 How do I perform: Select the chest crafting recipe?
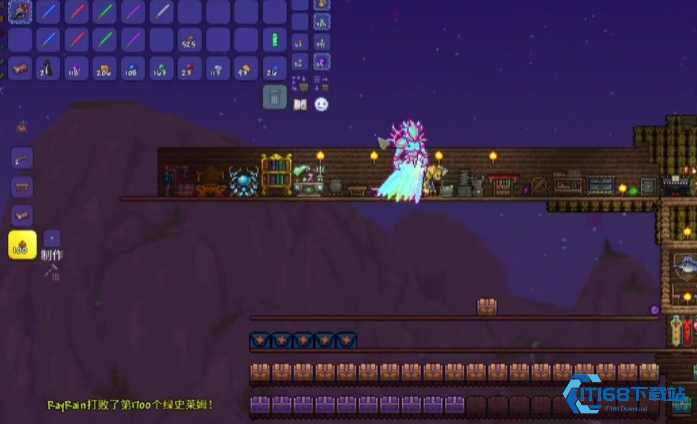click(22, 215)
